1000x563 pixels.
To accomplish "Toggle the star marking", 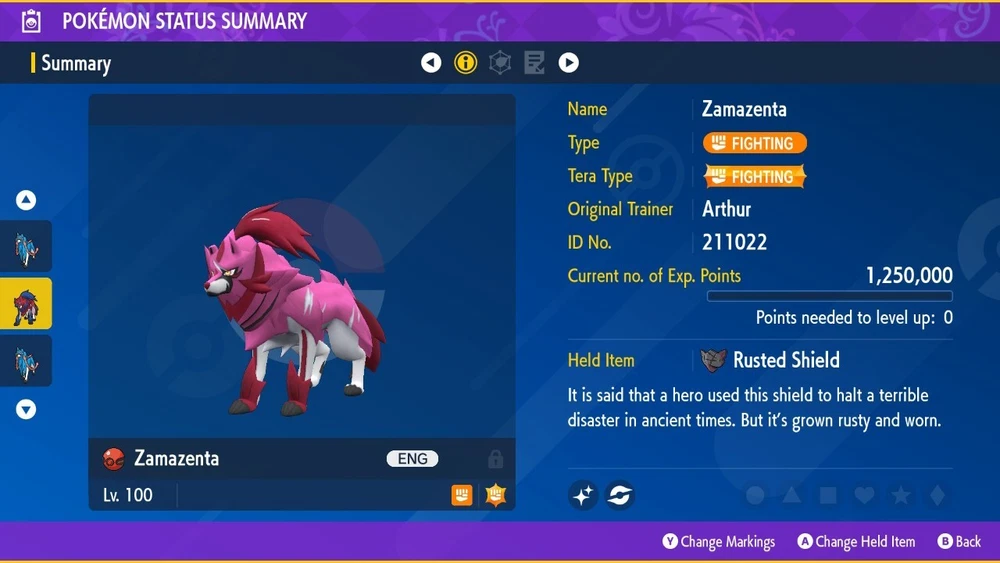I will (900, 495).
